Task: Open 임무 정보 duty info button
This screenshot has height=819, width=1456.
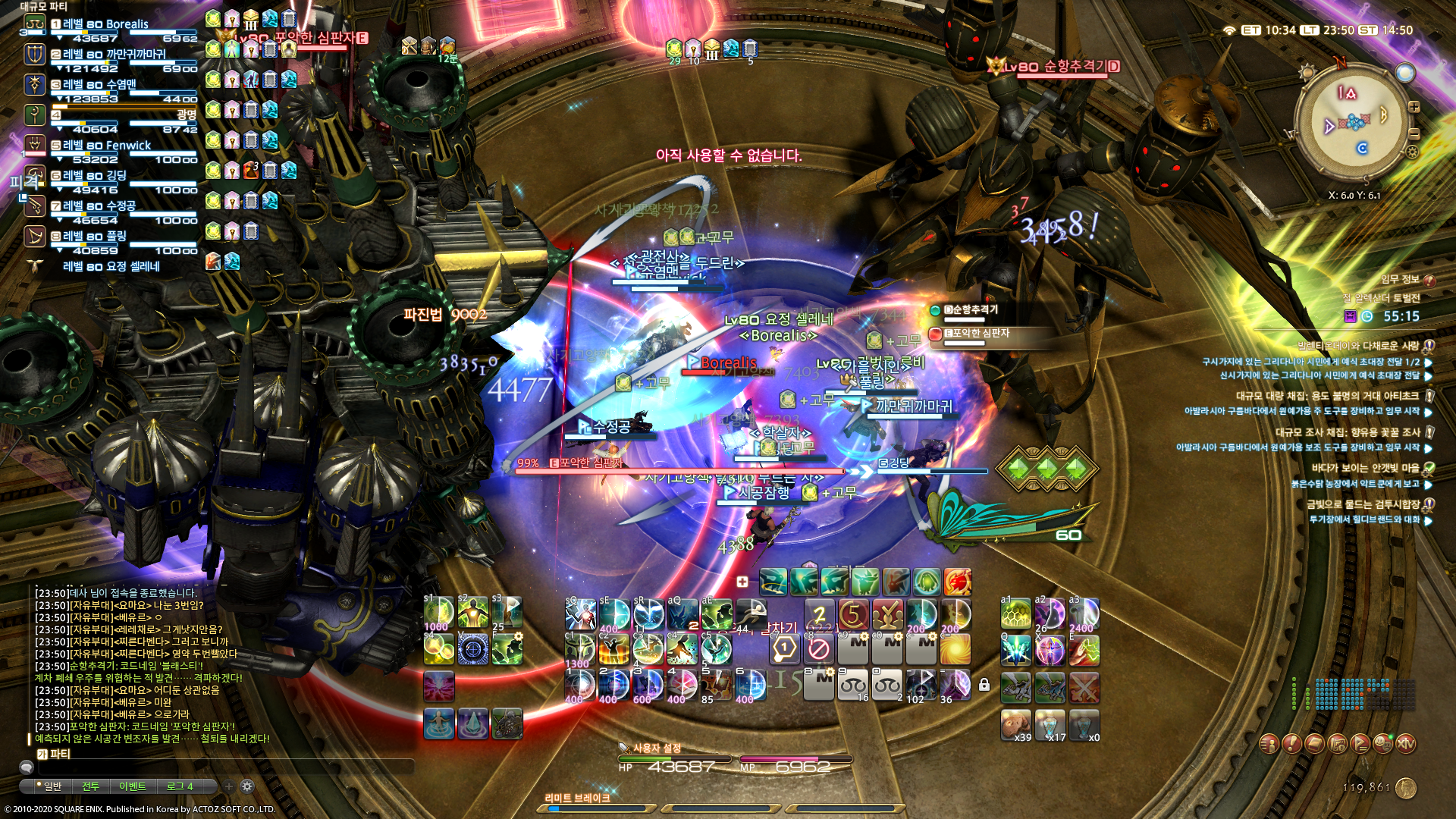Action: coord(1429,280)
